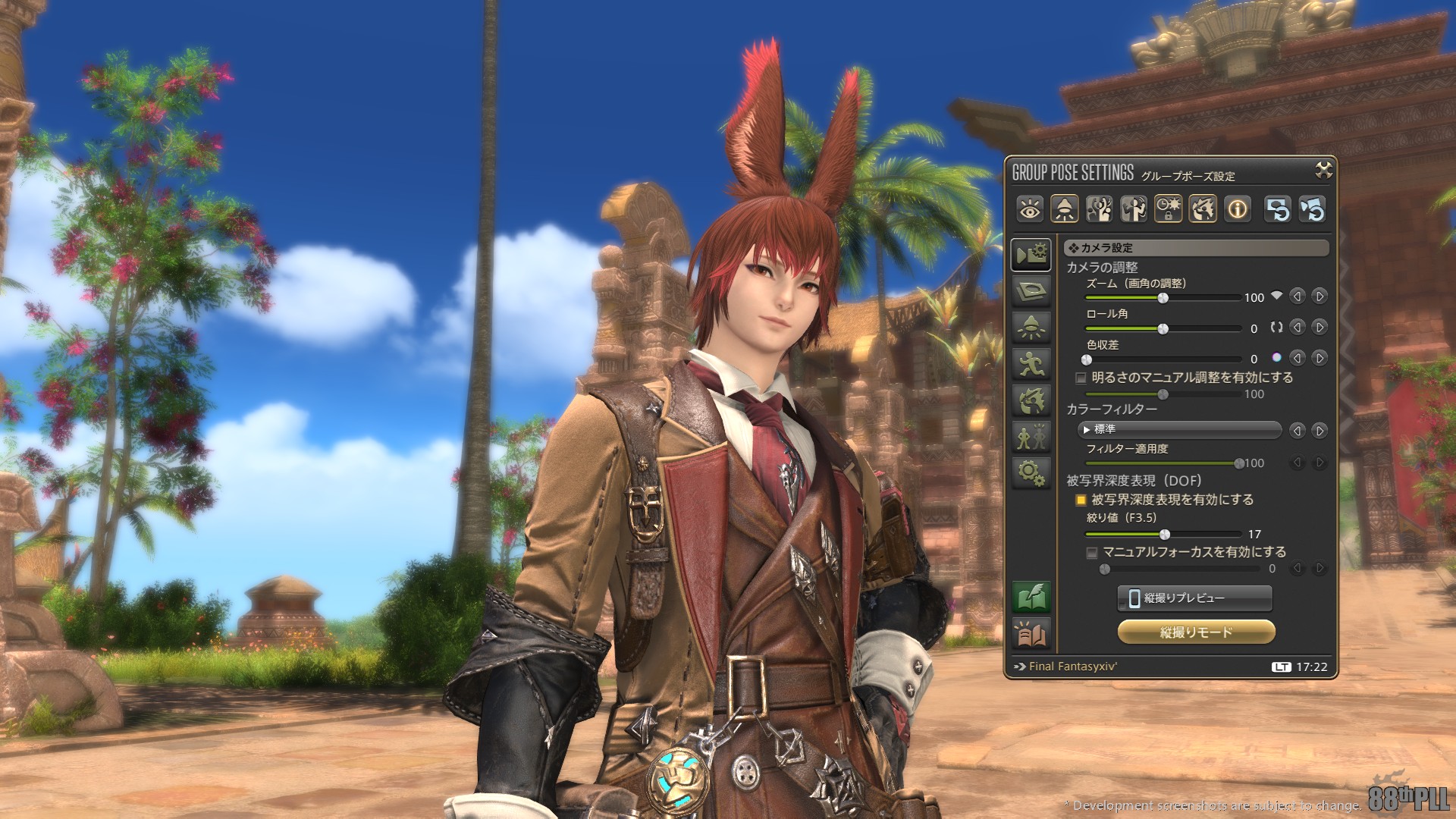Viewport: 1456px width, 819px height.
Task: Click the 縦撮りプレビュー portrait preview button
Action: [x=1194, y=598]
